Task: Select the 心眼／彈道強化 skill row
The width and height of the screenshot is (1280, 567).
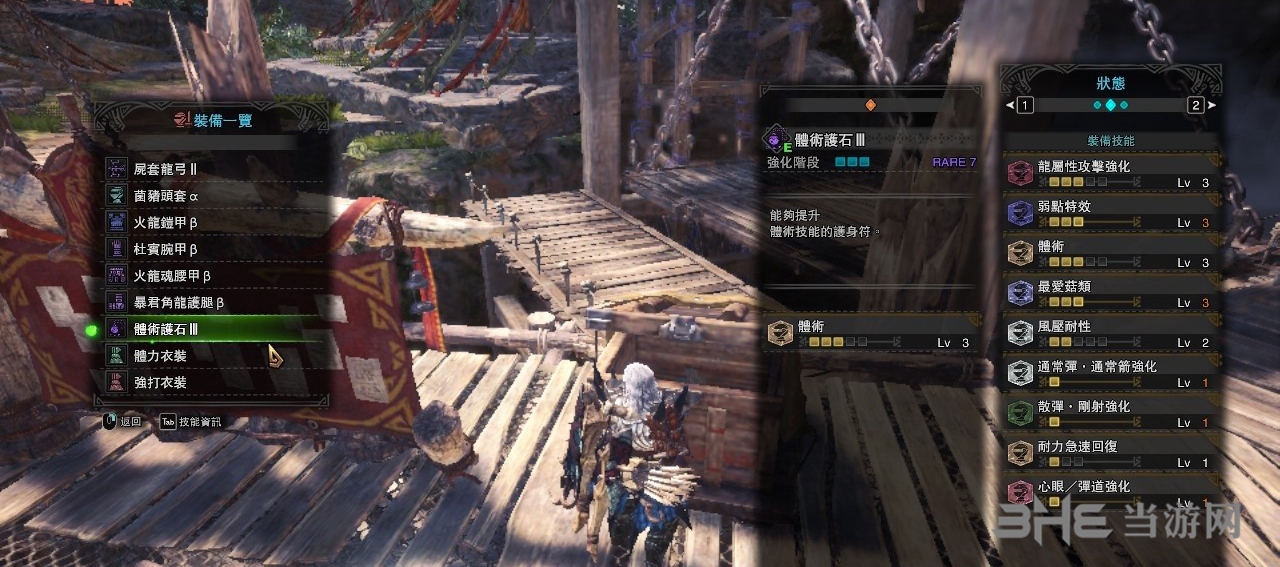Action: click(x=1112, y=490)
